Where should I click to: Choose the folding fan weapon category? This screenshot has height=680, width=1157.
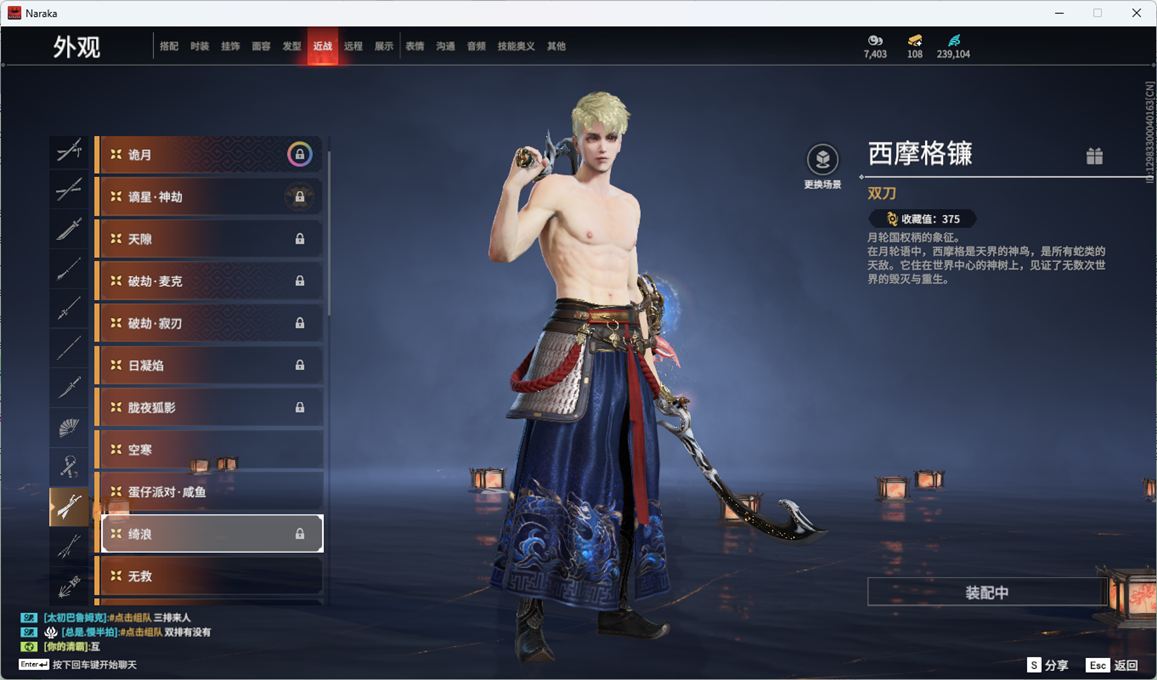pos(69,428)
